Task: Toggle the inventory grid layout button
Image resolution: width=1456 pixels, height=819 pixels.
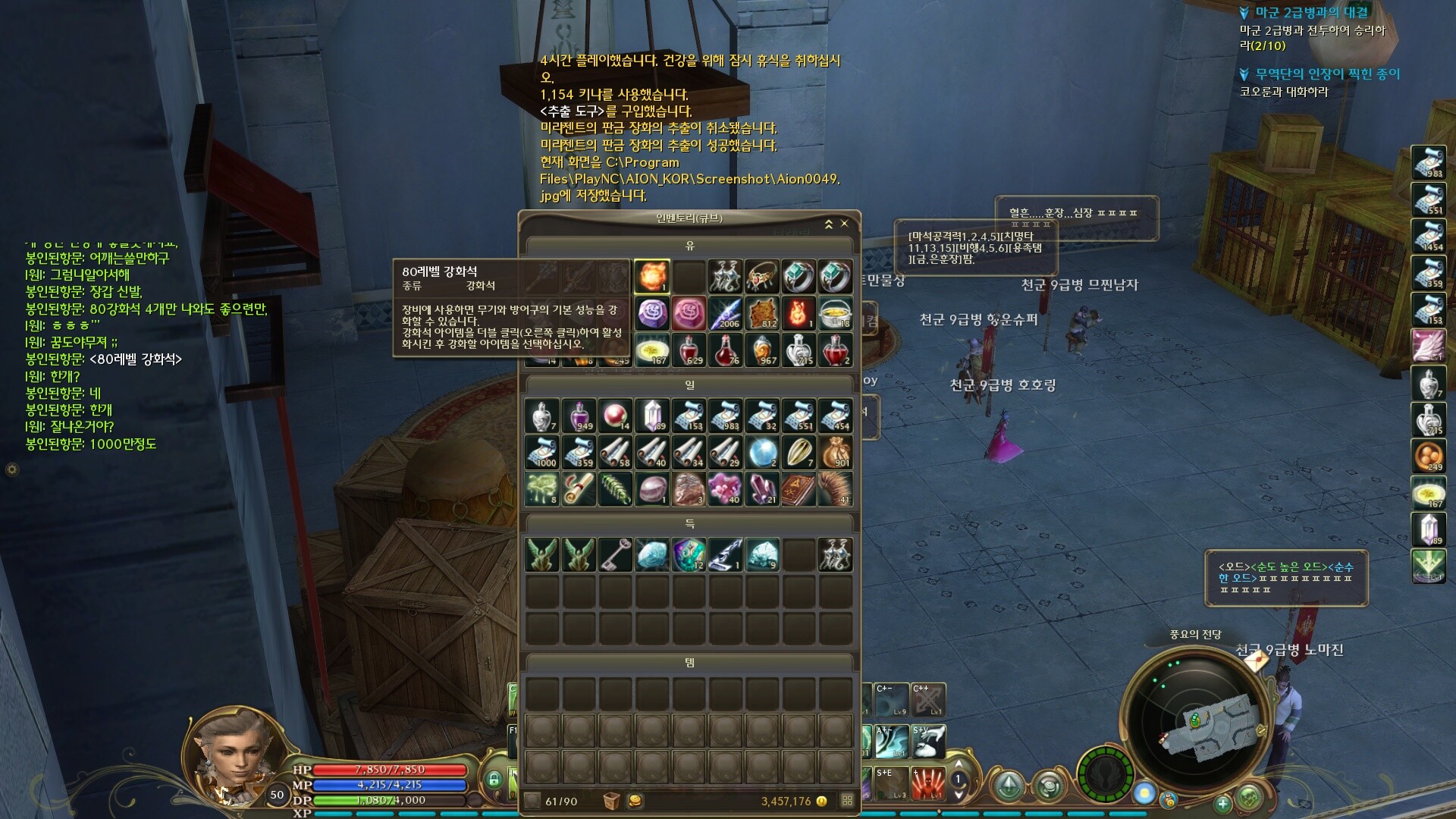Action: (847, 801)
